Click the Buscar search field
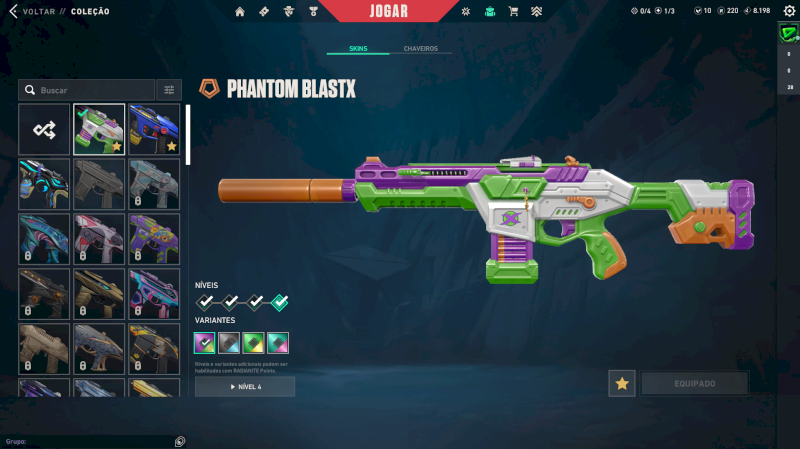Viewport: 800px width, 449px height. point(90,90)
